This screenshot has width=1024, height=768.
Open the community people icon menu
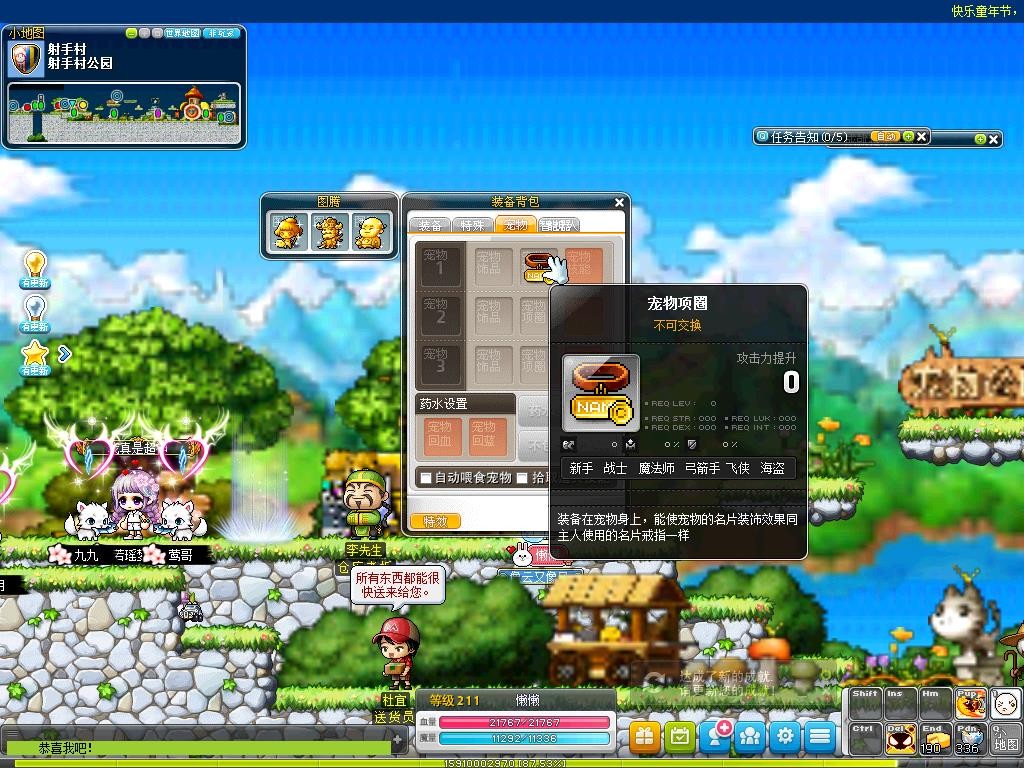(x=750, y=737)
